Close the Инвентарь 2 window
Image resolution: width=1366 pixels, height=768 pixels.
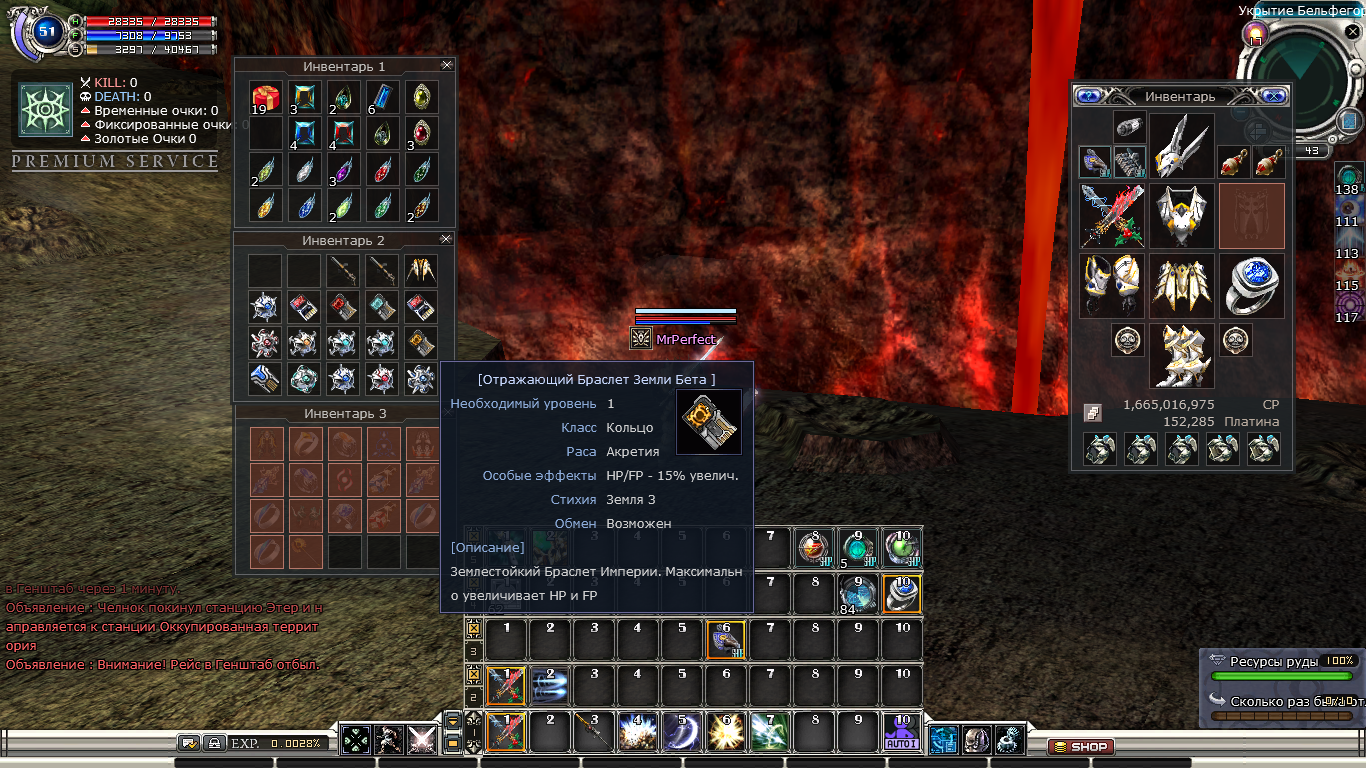pyautogui.click(x=446, y=239)
